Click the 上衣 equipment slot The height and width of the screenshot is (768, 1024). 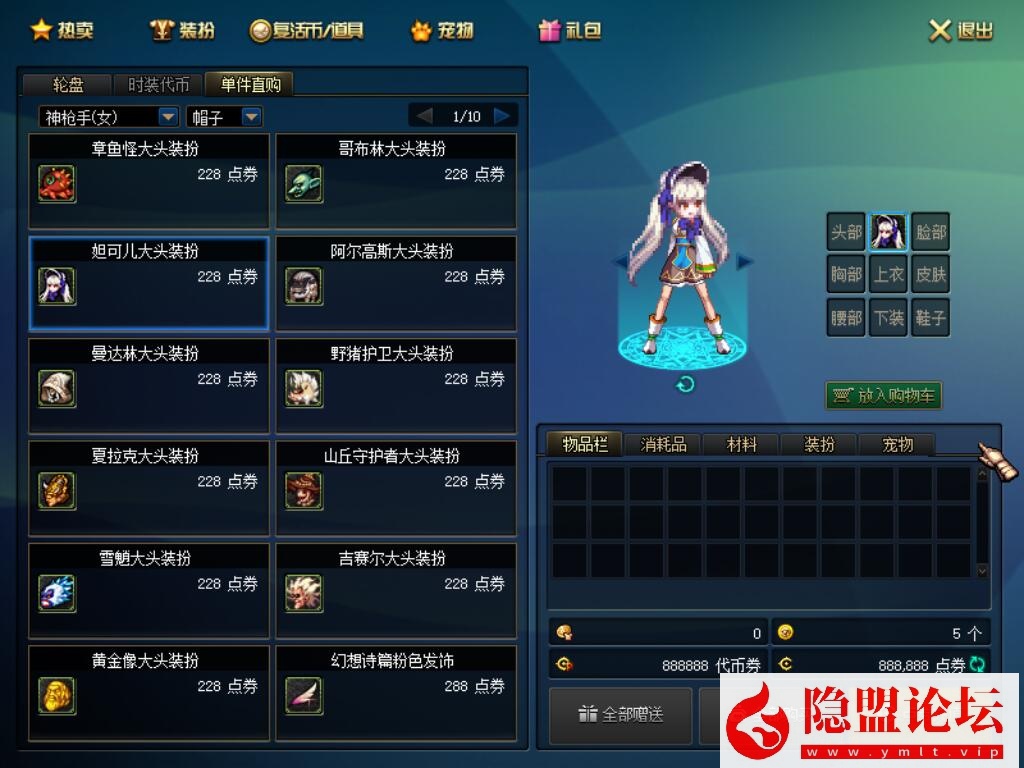[888, 274]
